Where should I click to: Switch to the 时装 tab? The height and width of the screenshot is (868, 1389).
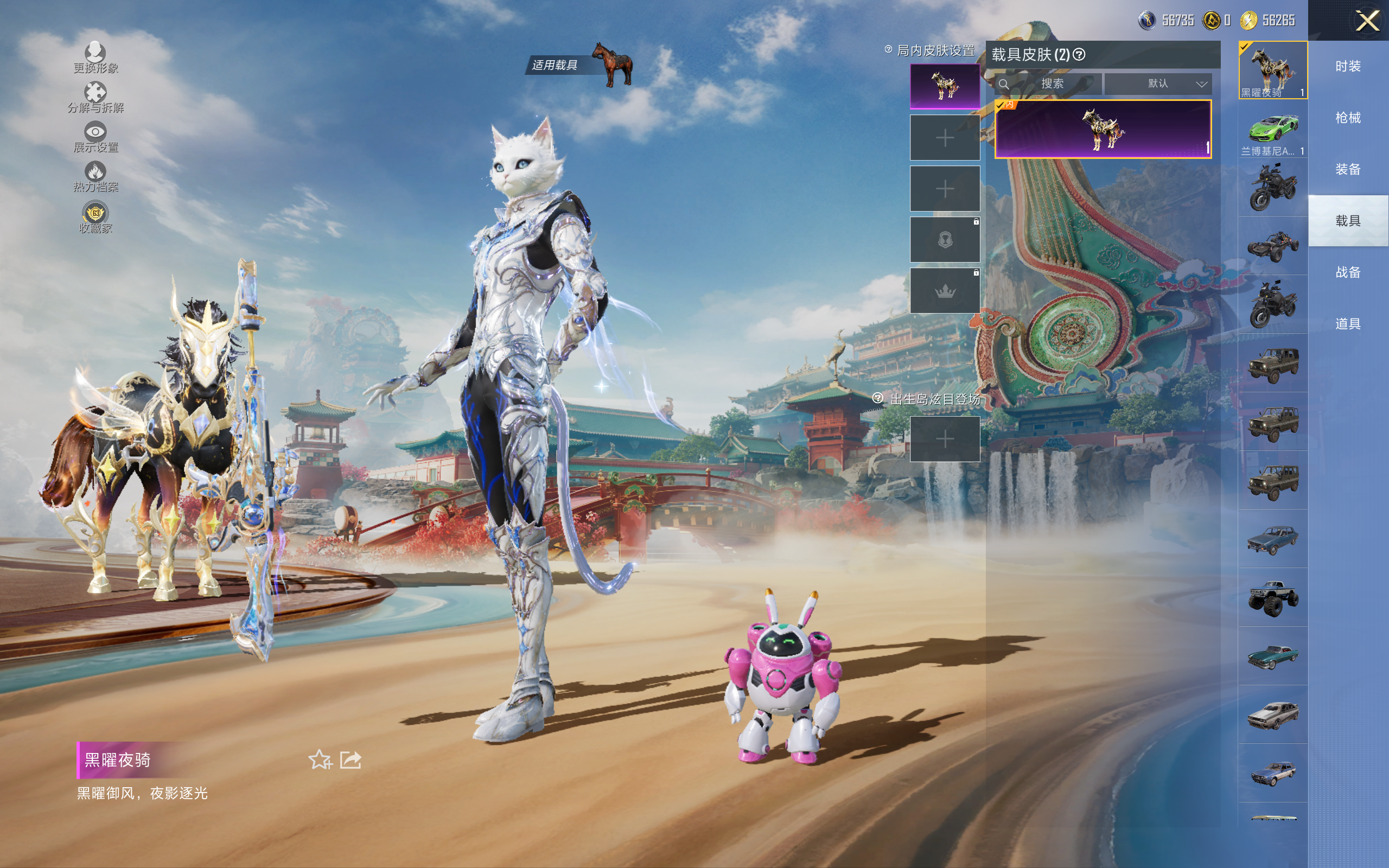[x=1348, y=67]
